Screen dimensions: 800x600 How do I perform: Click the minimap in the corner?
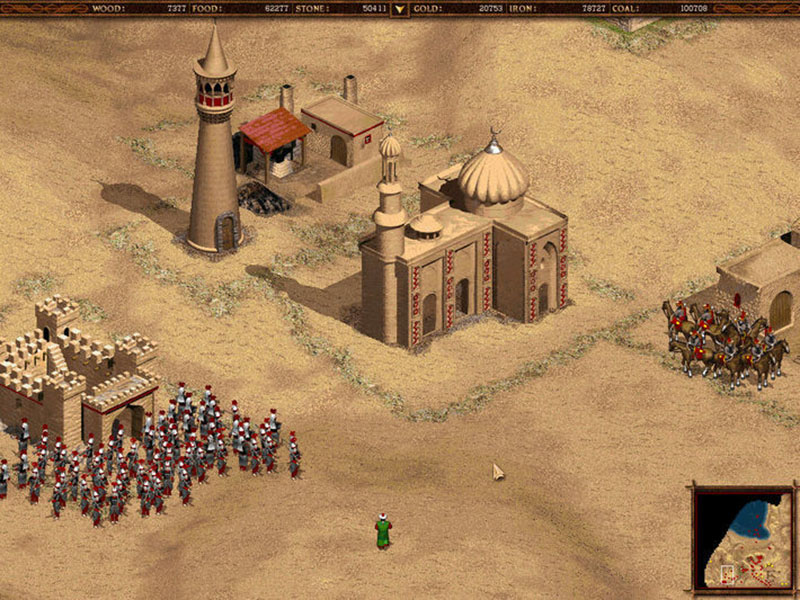tap(743, 538)
